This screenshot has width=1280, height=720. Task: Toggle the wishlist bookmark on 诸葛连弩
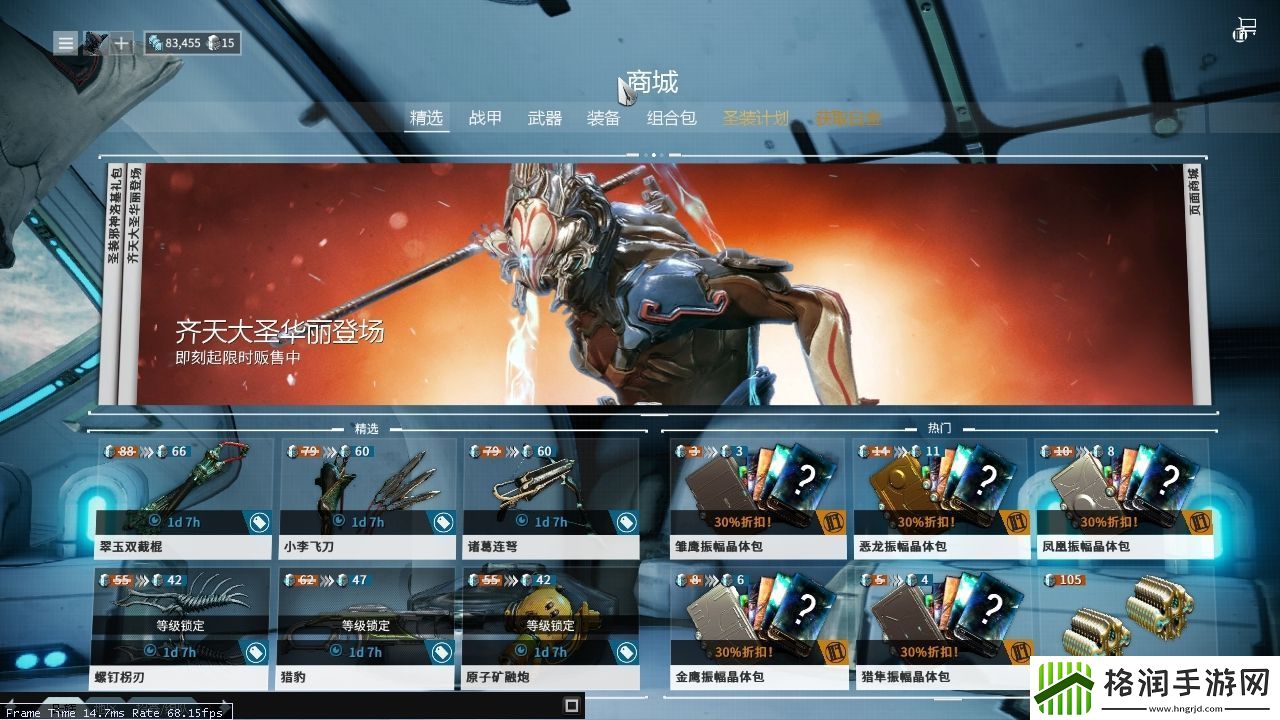click(627, 521)
